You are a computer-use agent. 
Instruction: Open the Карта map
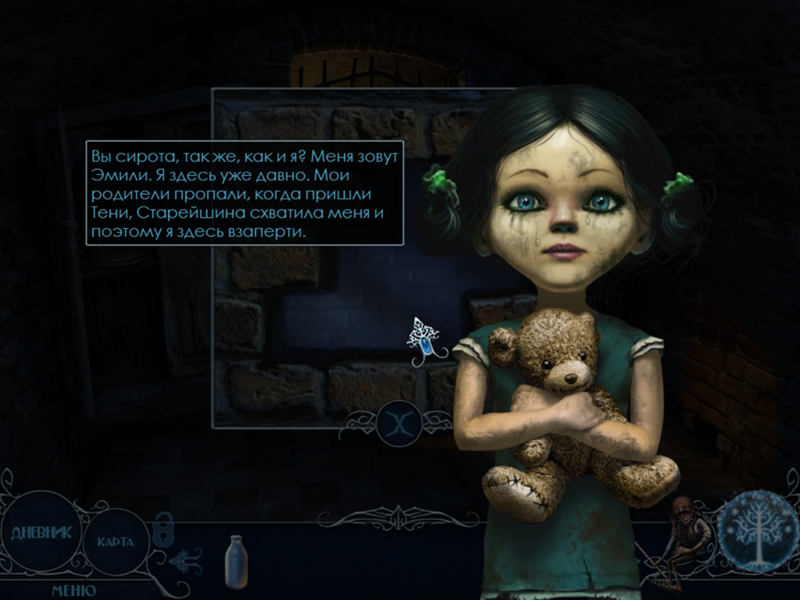coord(115,541)
